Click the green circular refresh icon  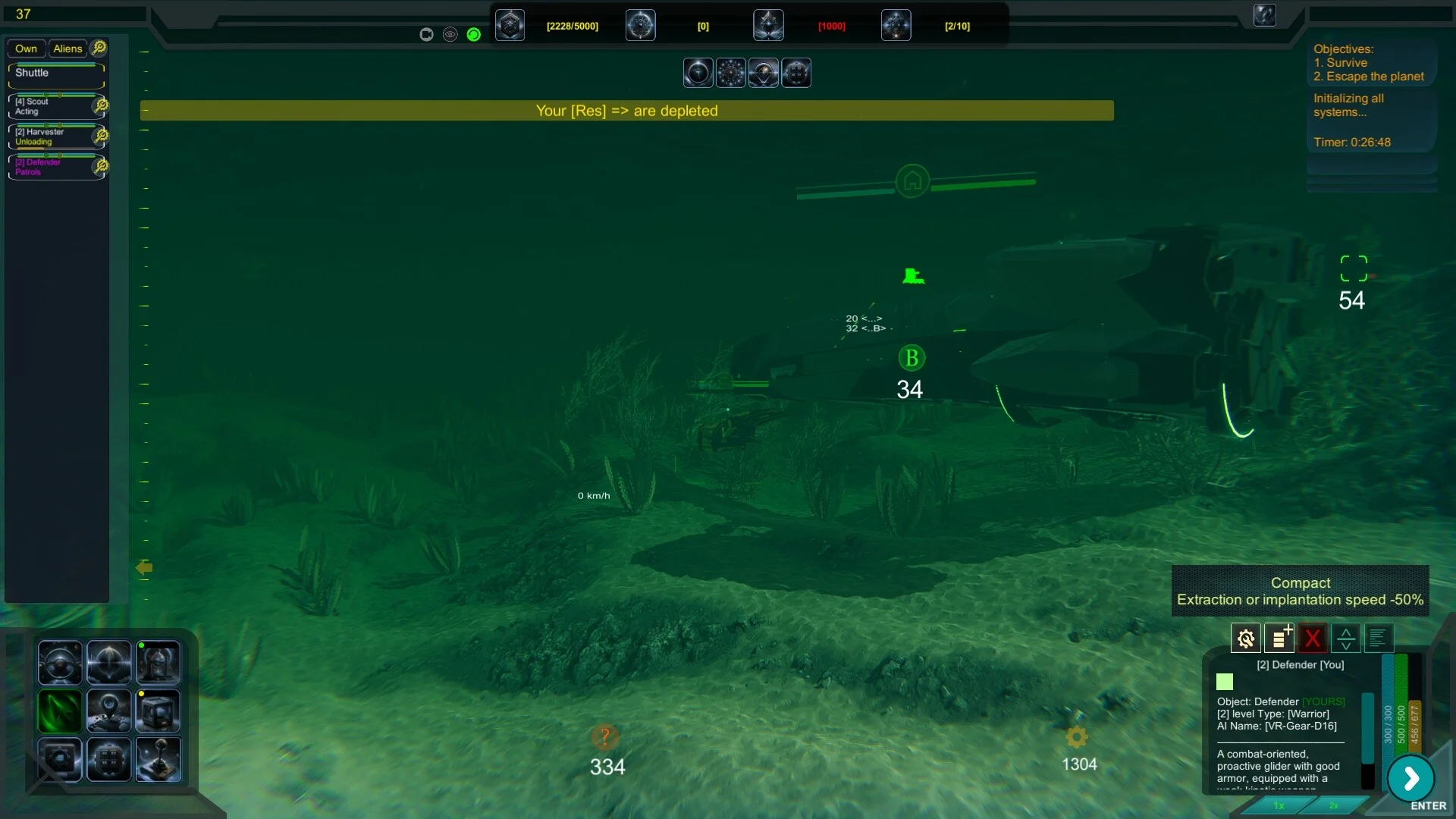click(474, 34)
